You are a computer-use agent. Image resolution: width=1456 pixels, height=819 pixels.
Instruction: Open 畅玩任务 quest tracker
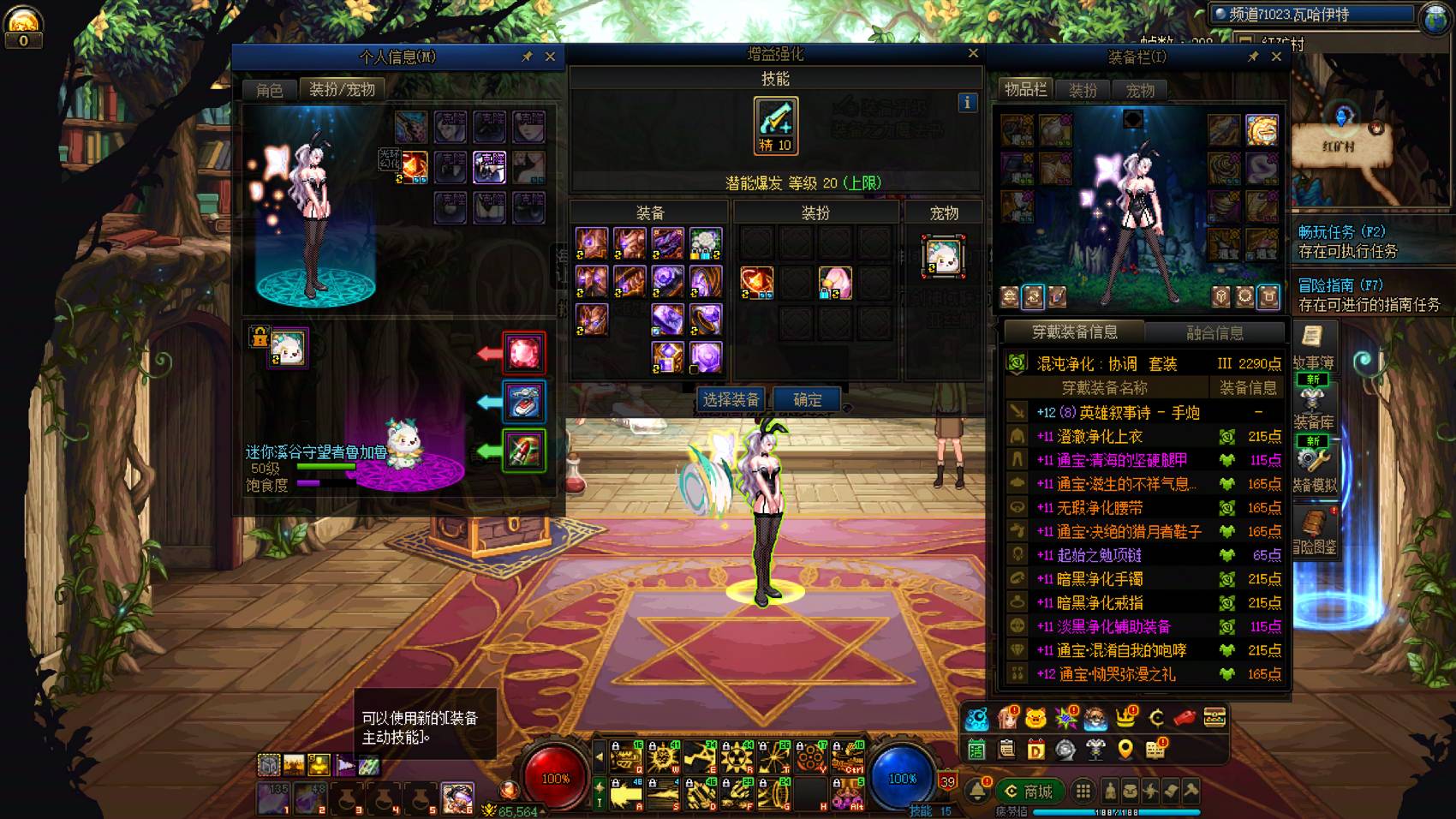click(x=1341, y=232)
